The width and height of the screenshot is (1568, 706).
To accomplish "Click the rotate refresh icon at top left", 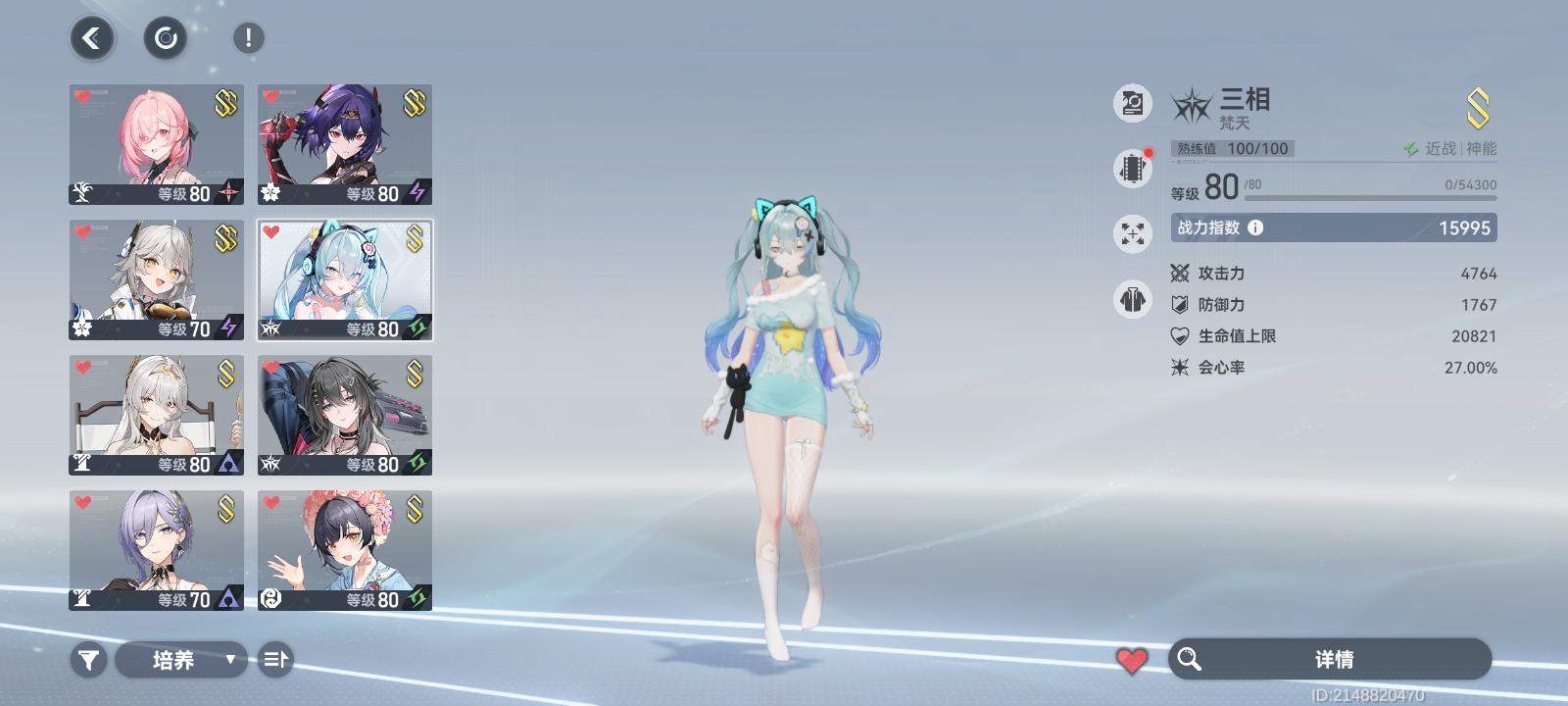I will pyautogui.click(x=167, y=36).
